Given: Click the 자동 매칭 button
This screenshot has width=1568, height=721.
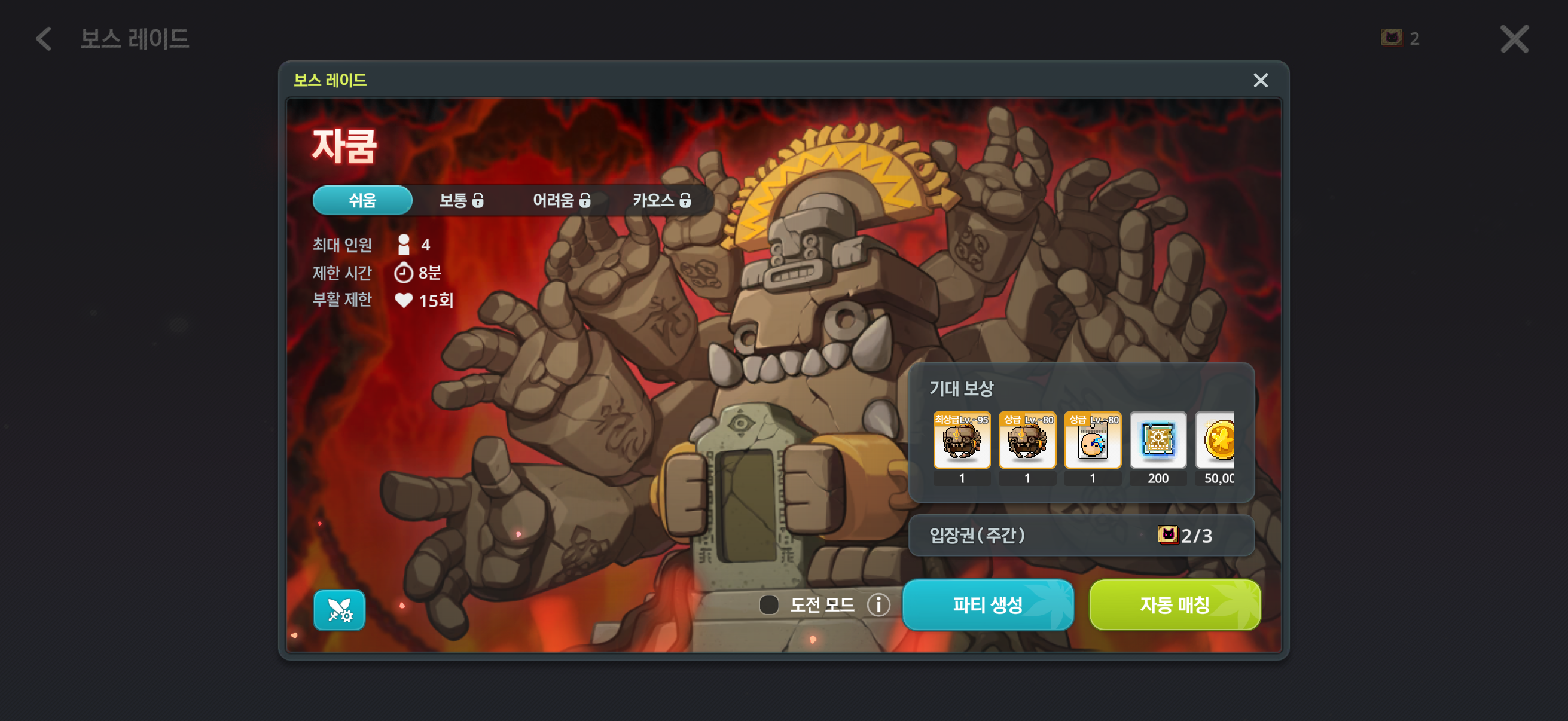Looking at the screenshot, I should (1175, 604).
